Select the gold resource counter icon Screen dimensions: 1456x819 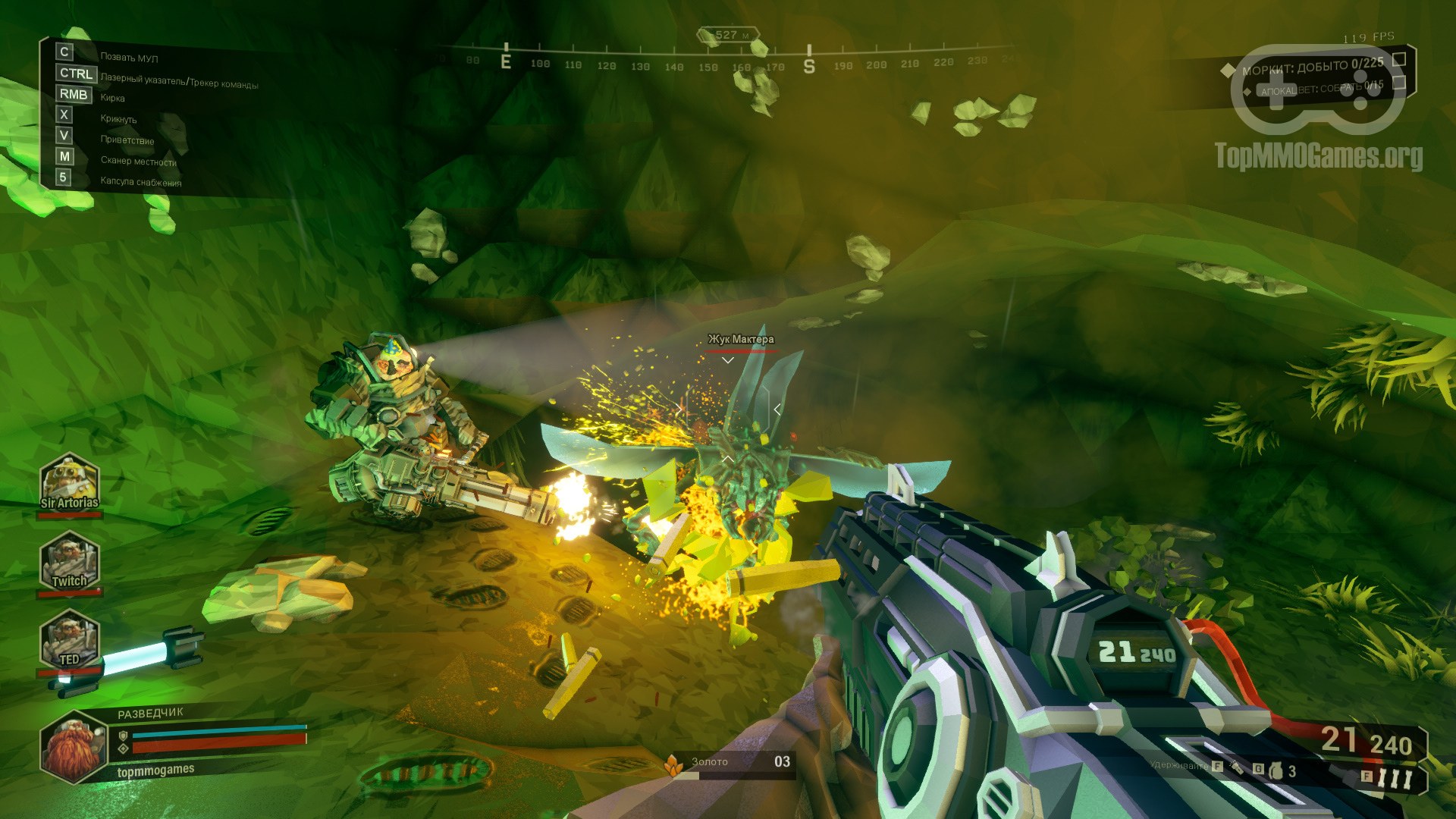point(672,765)
